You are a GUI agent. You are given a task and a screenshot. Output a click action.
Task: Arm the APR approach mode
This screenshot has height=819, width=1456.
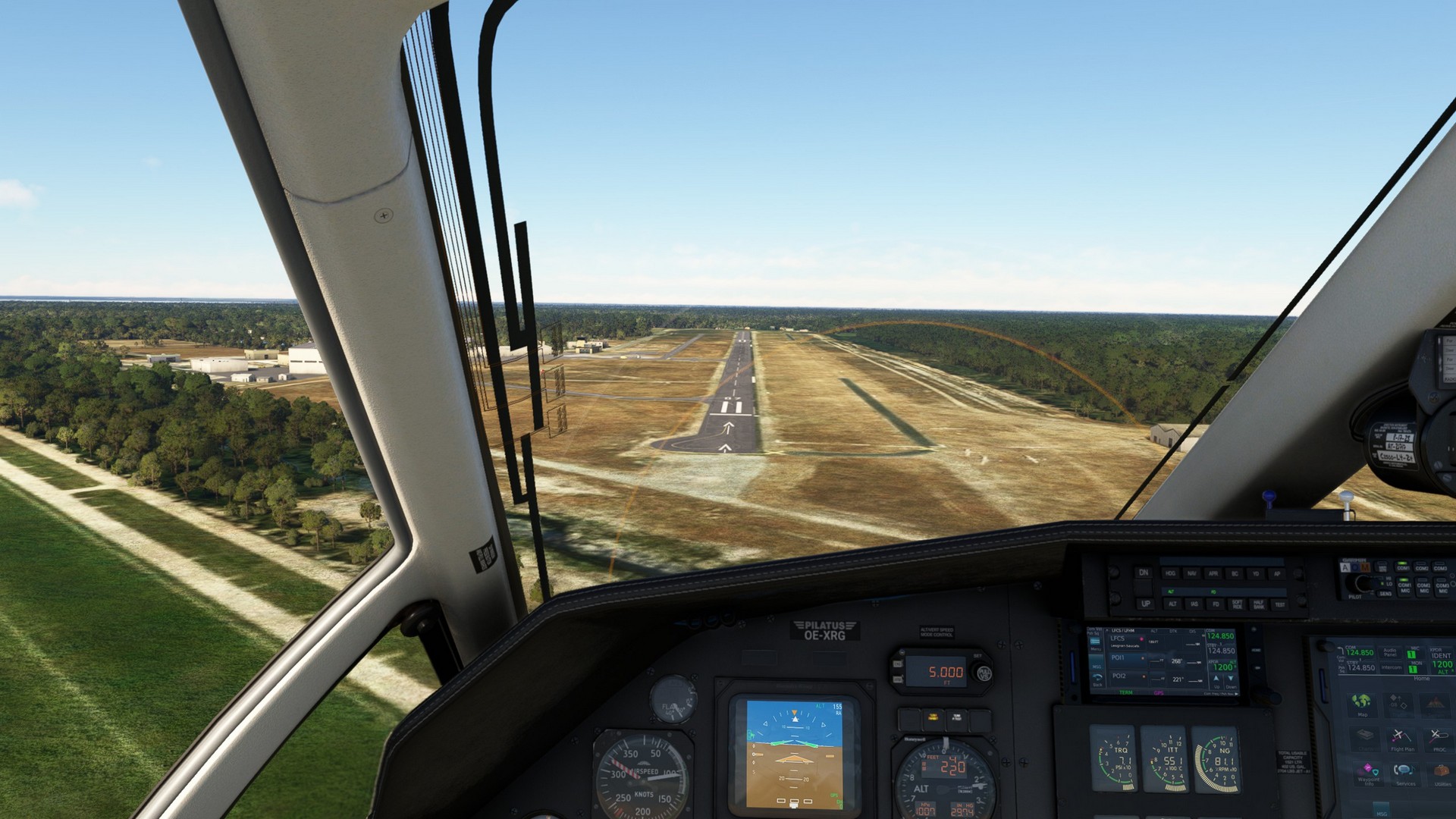point(1213,574)
